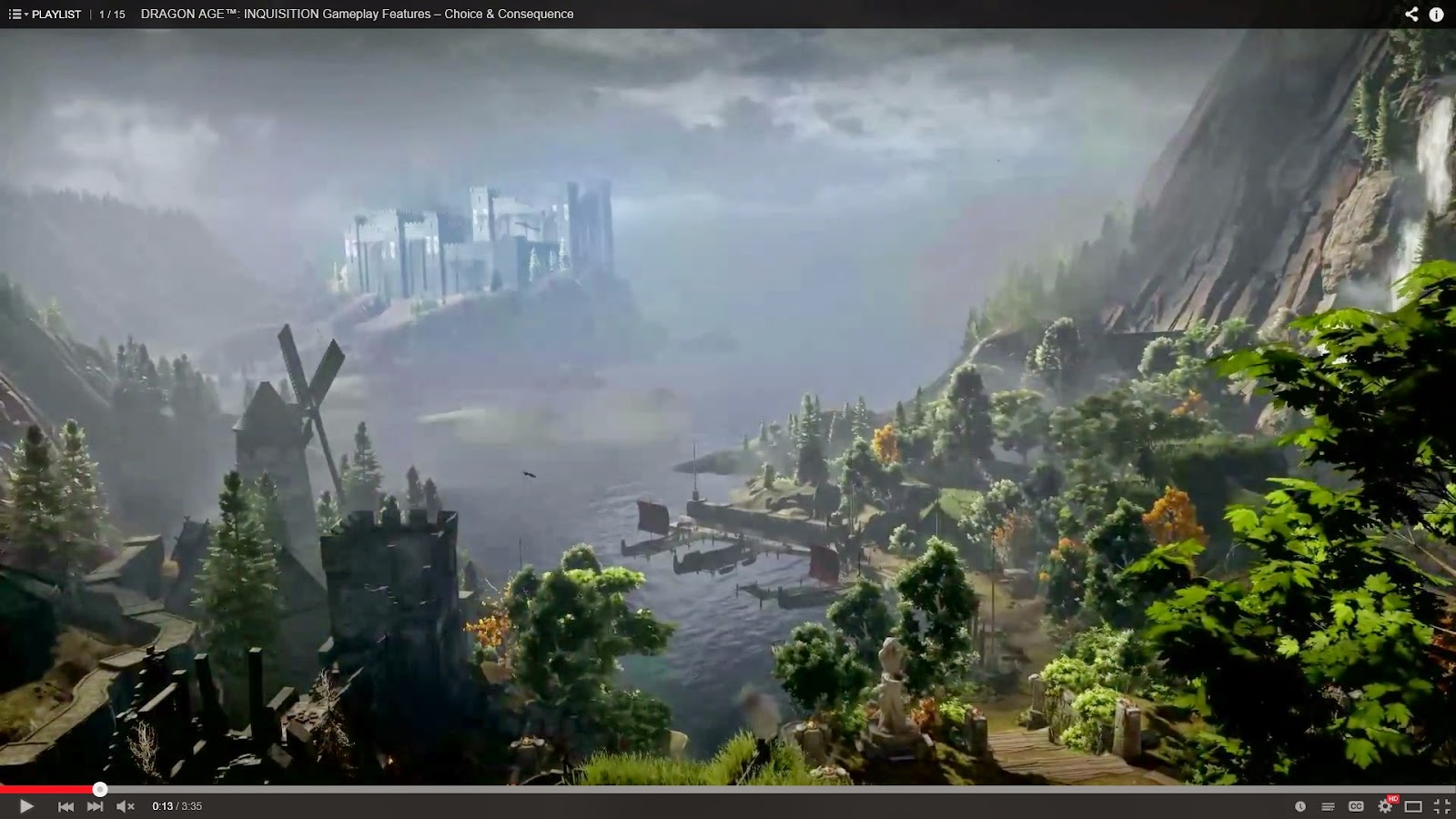Image resolution: width=1456 pixels, height=819 pixels.
Task: Mute the video audio
Action: coord(126,805)
